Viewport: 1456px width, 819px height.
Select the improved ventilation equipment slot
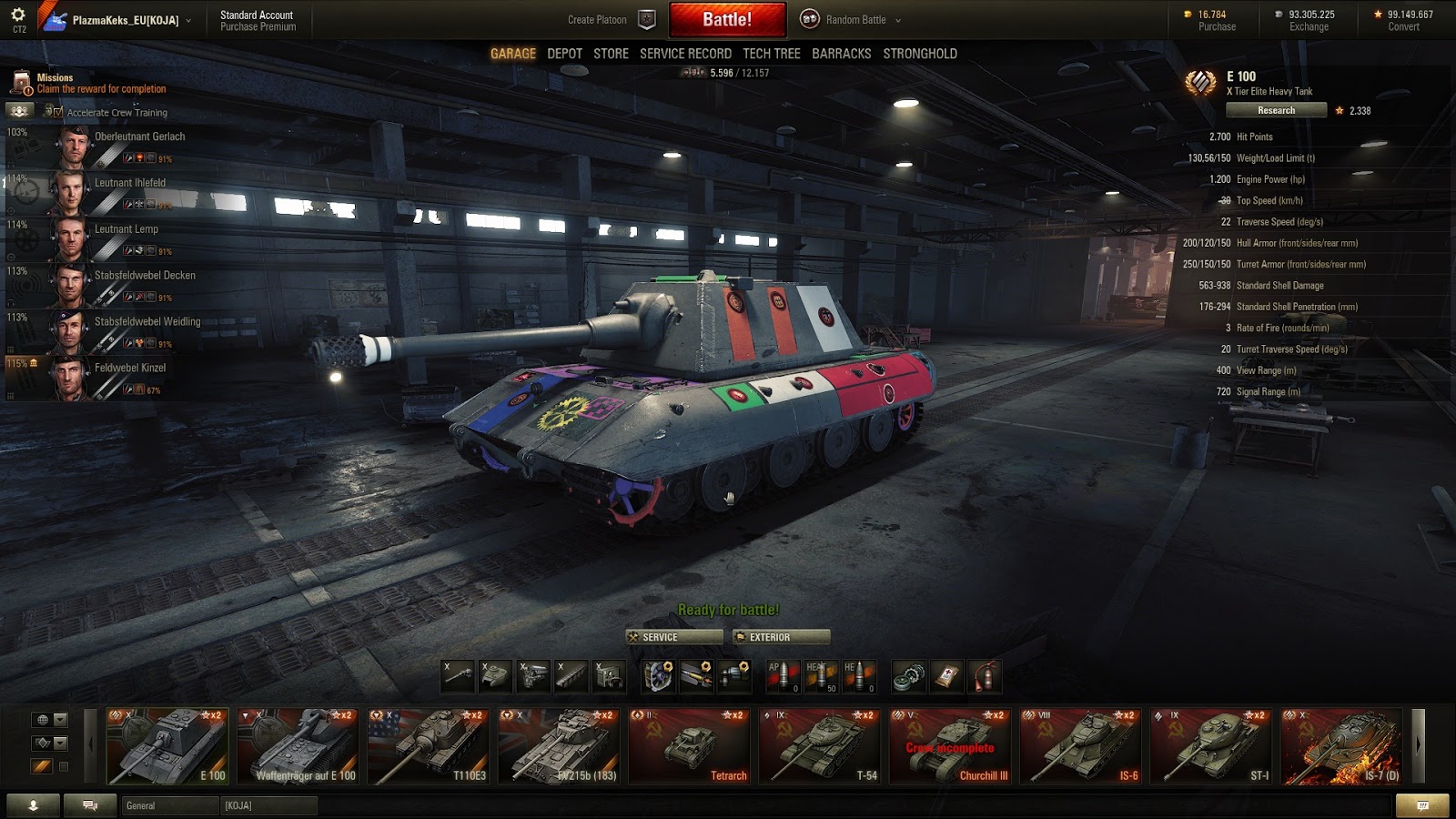pos(658,677)
